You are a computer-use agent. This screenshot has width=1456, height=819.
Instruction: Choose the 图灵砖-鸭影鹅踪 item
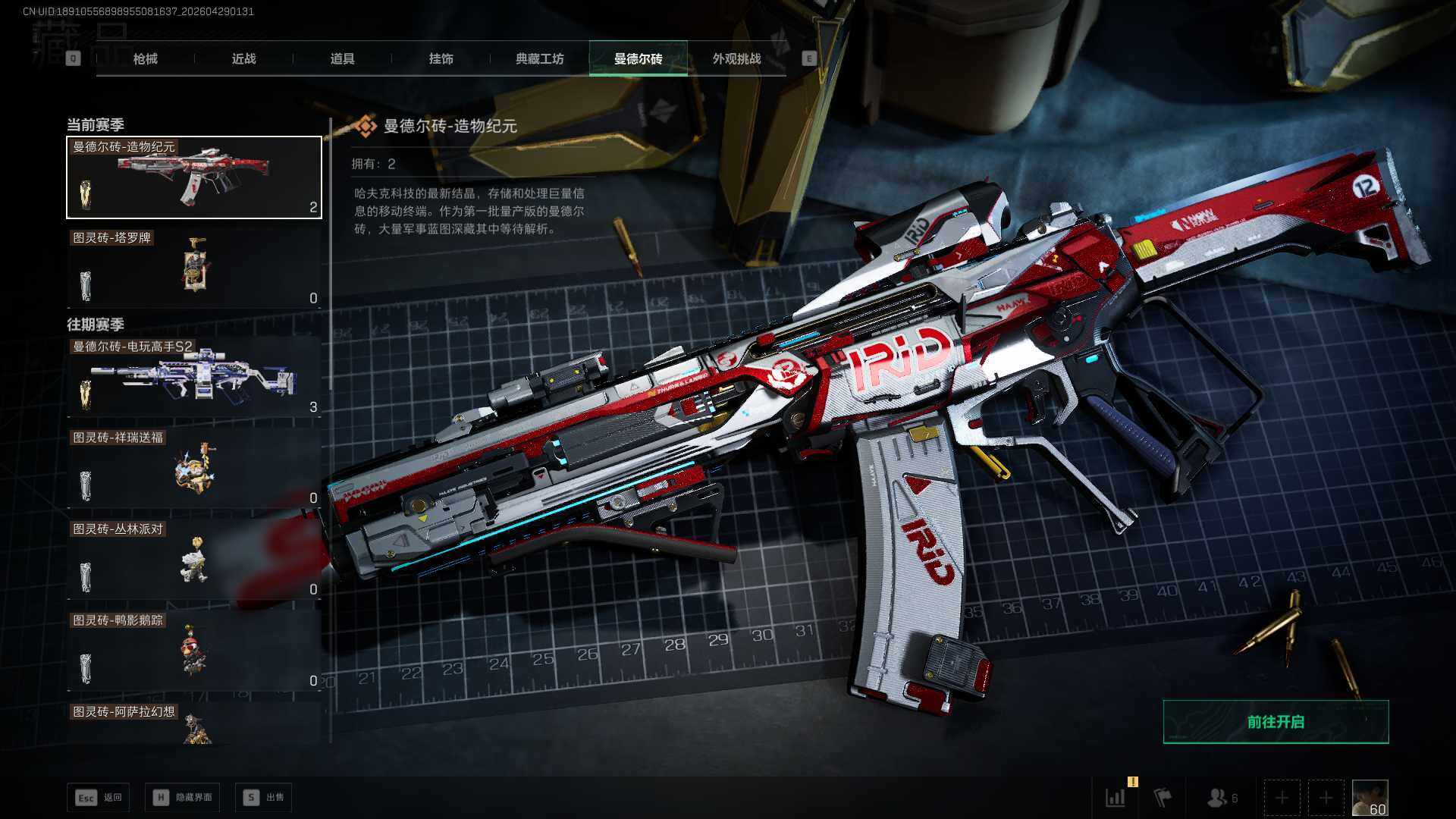[x=194, y=651]
